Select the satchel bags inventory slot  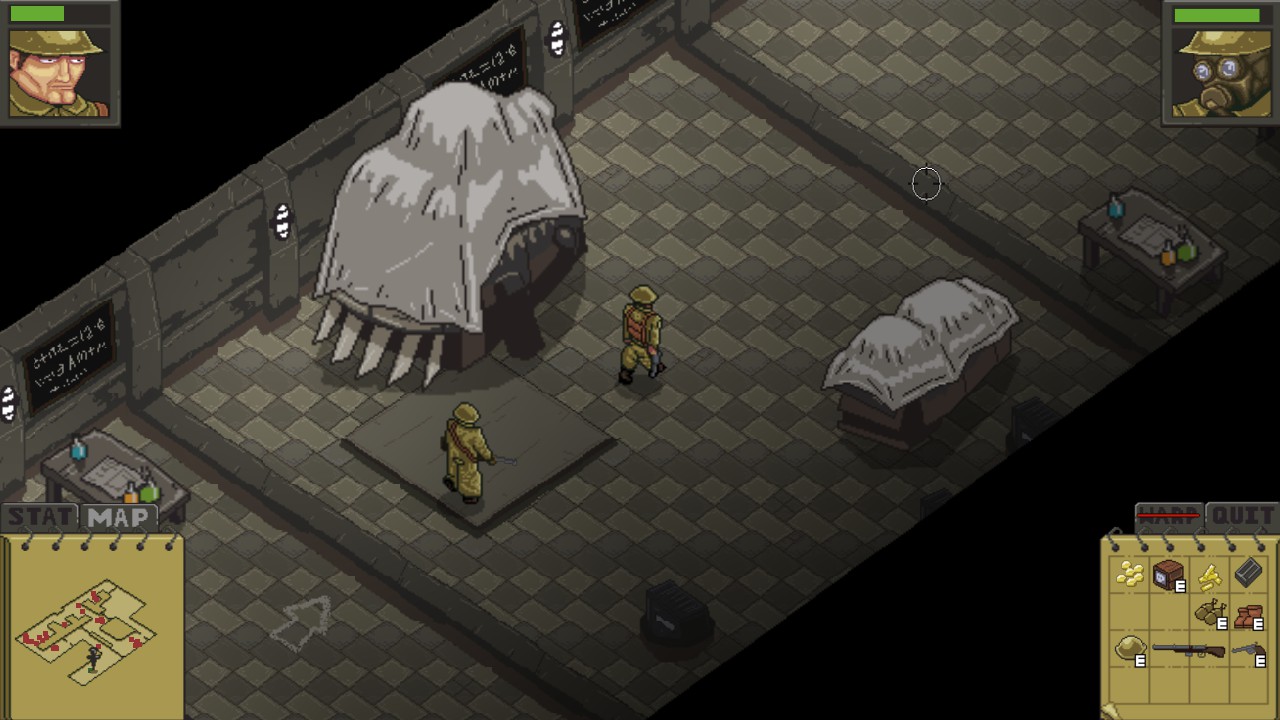coord(1208,611)
